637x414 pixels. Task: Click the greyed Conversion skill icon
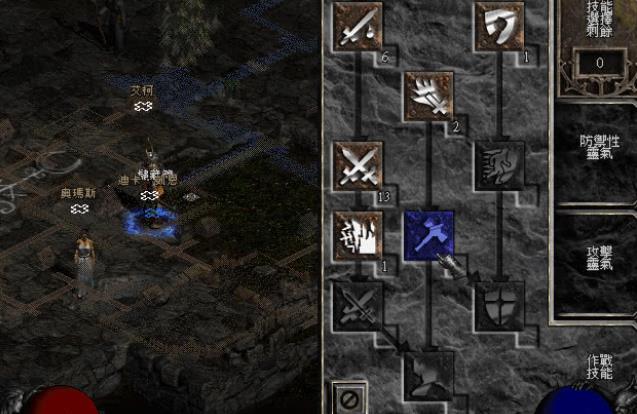click(x=358, y=303)
